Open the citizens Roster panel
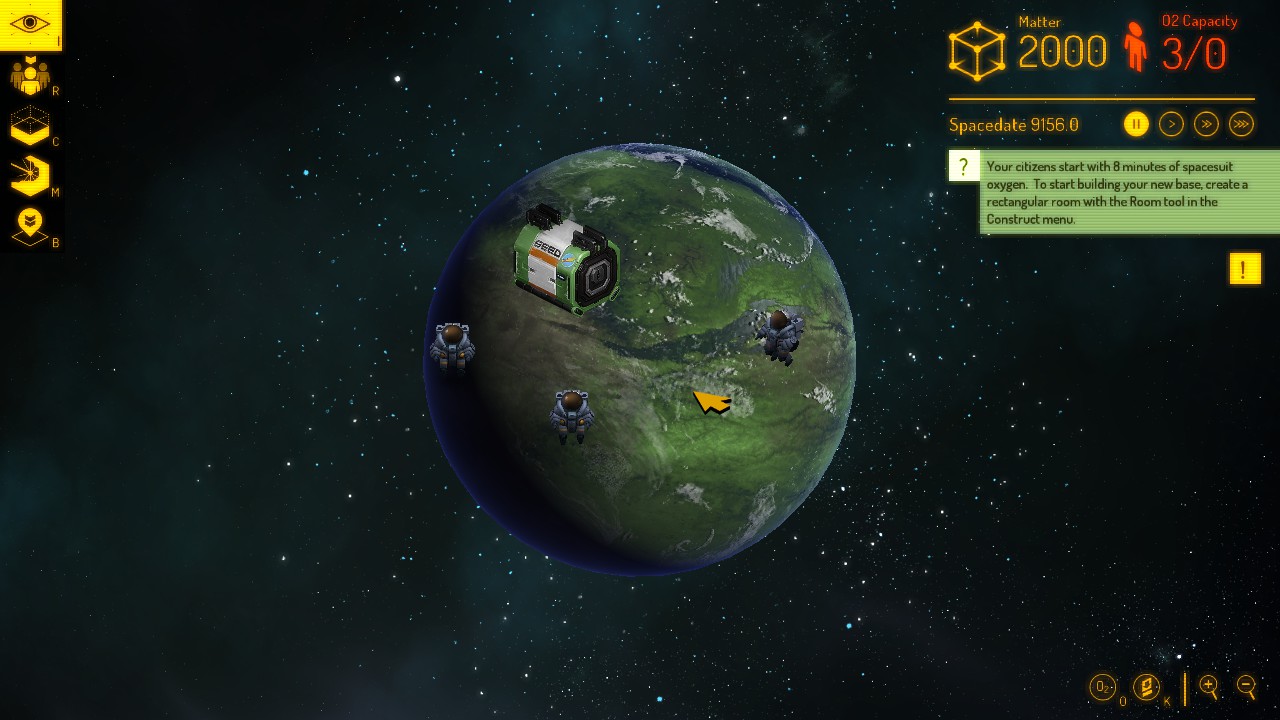1280x720 pixels. pos(30,75)
